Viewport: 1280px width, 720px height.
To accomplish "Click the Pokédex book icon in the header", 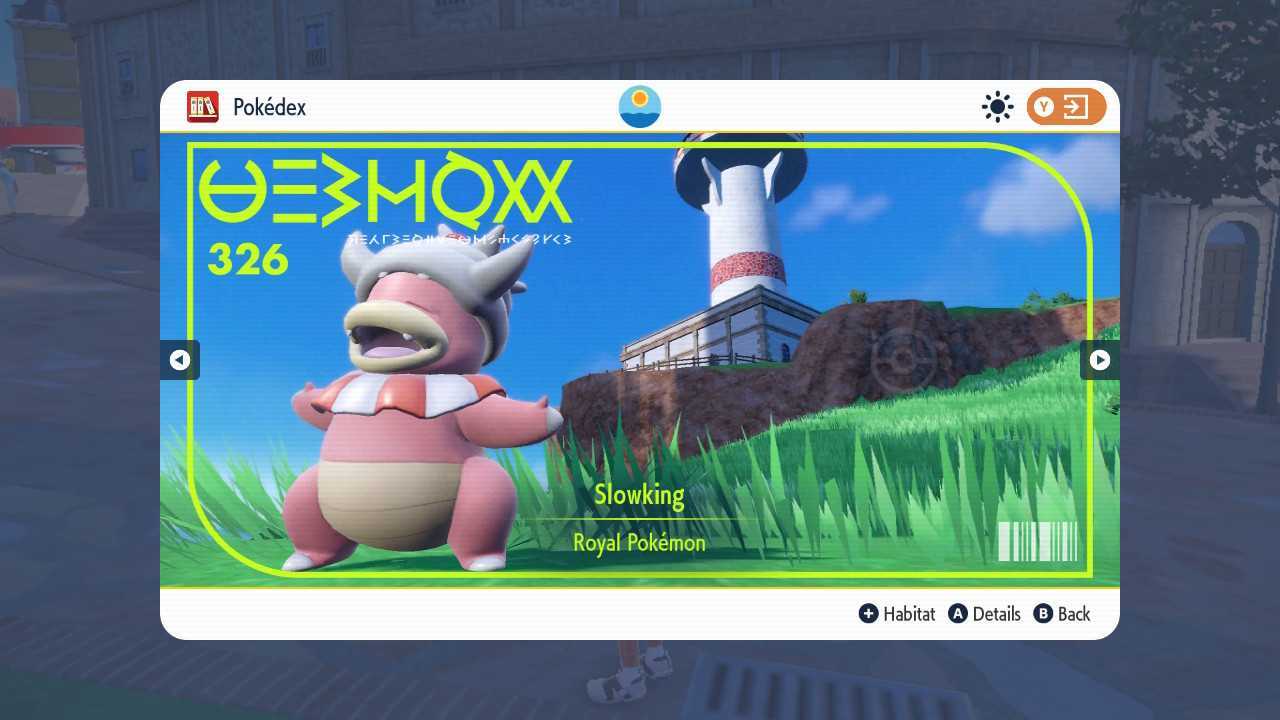I will point(203,107).
